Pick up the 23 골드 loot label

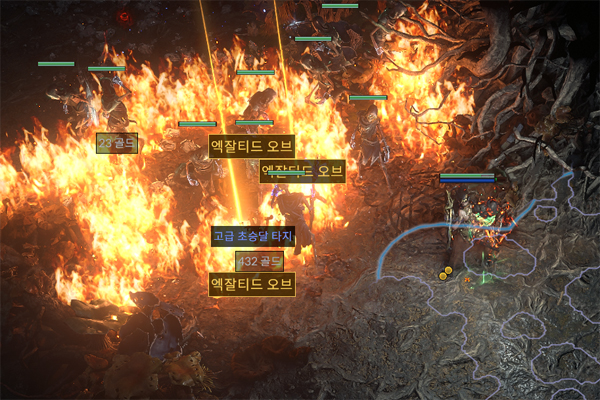point(116,144)
